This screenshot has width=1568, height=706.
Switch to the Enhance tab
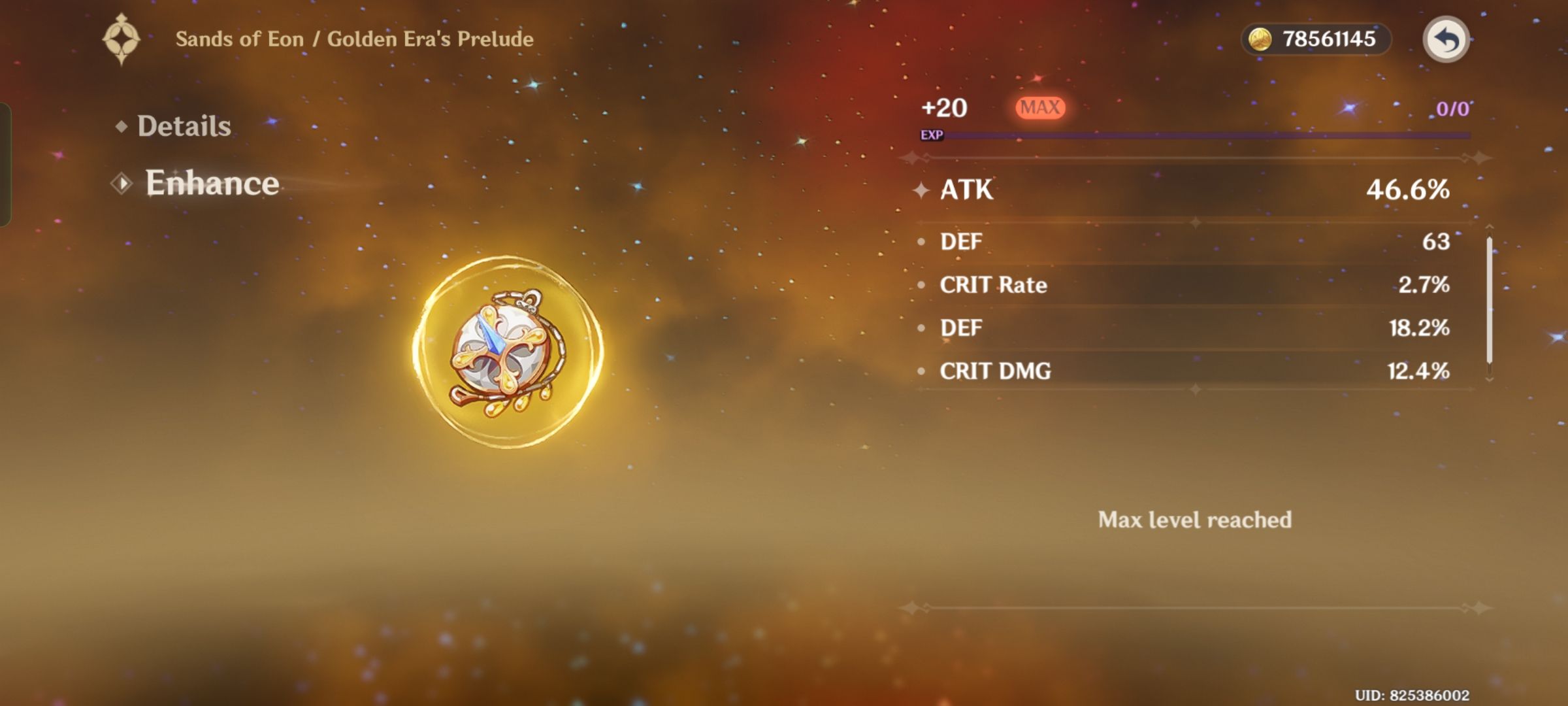[x=212, y=183]
